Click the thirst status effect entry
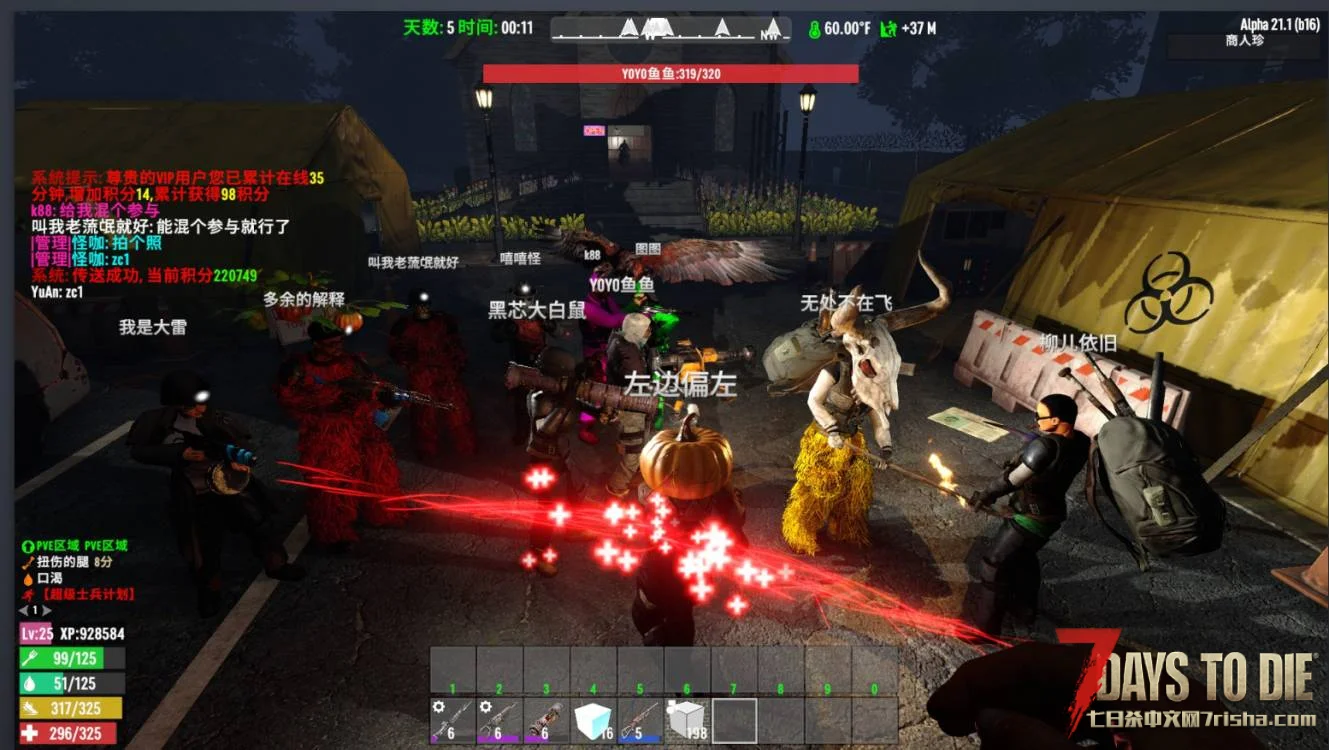Screen dimensions: 1329x750 tap(49, 578)
